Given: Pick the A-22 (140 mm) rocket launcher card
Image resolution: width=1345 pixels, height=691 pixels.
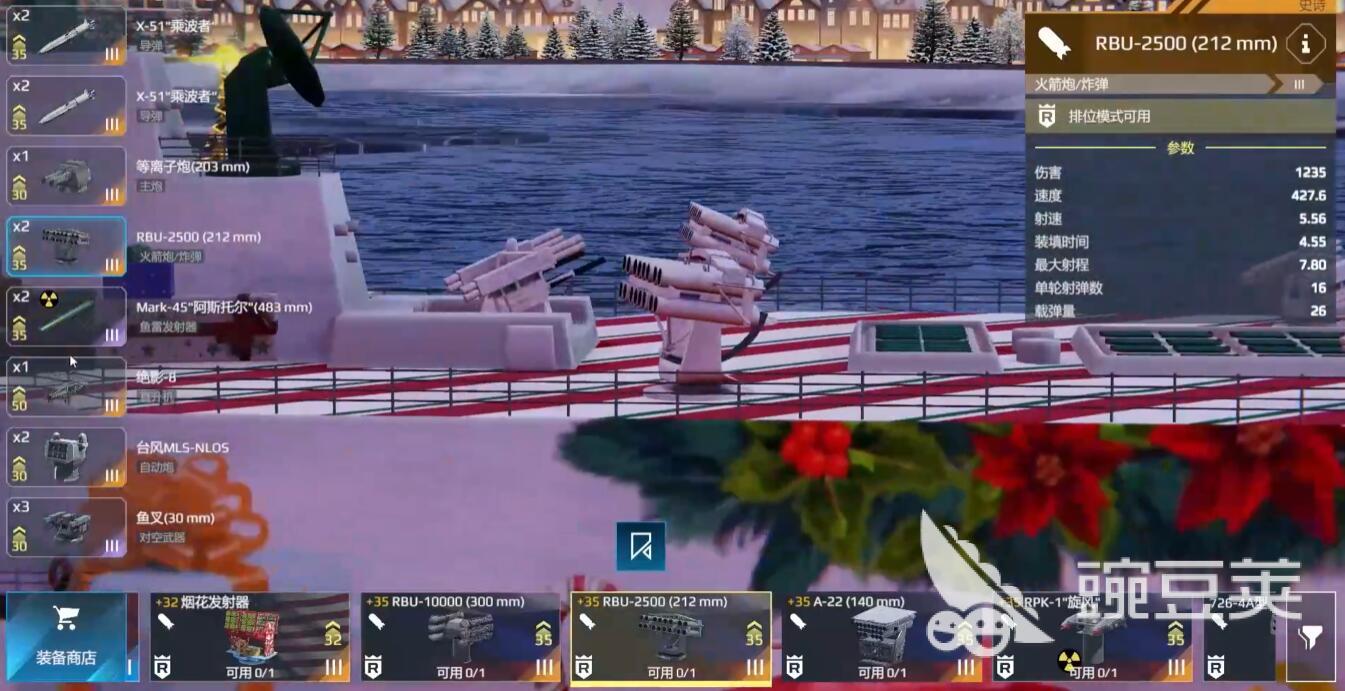Looking at the screenshot, I should tap(880, 638).
